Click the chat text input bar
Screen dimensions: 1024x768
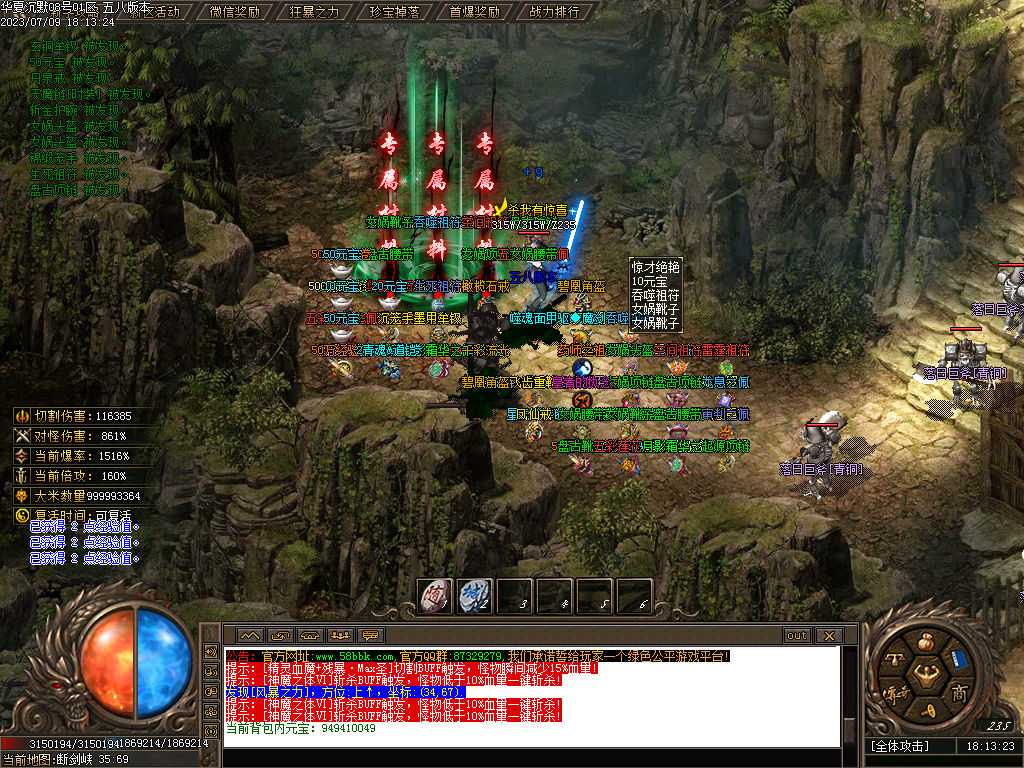coord(530,757)
